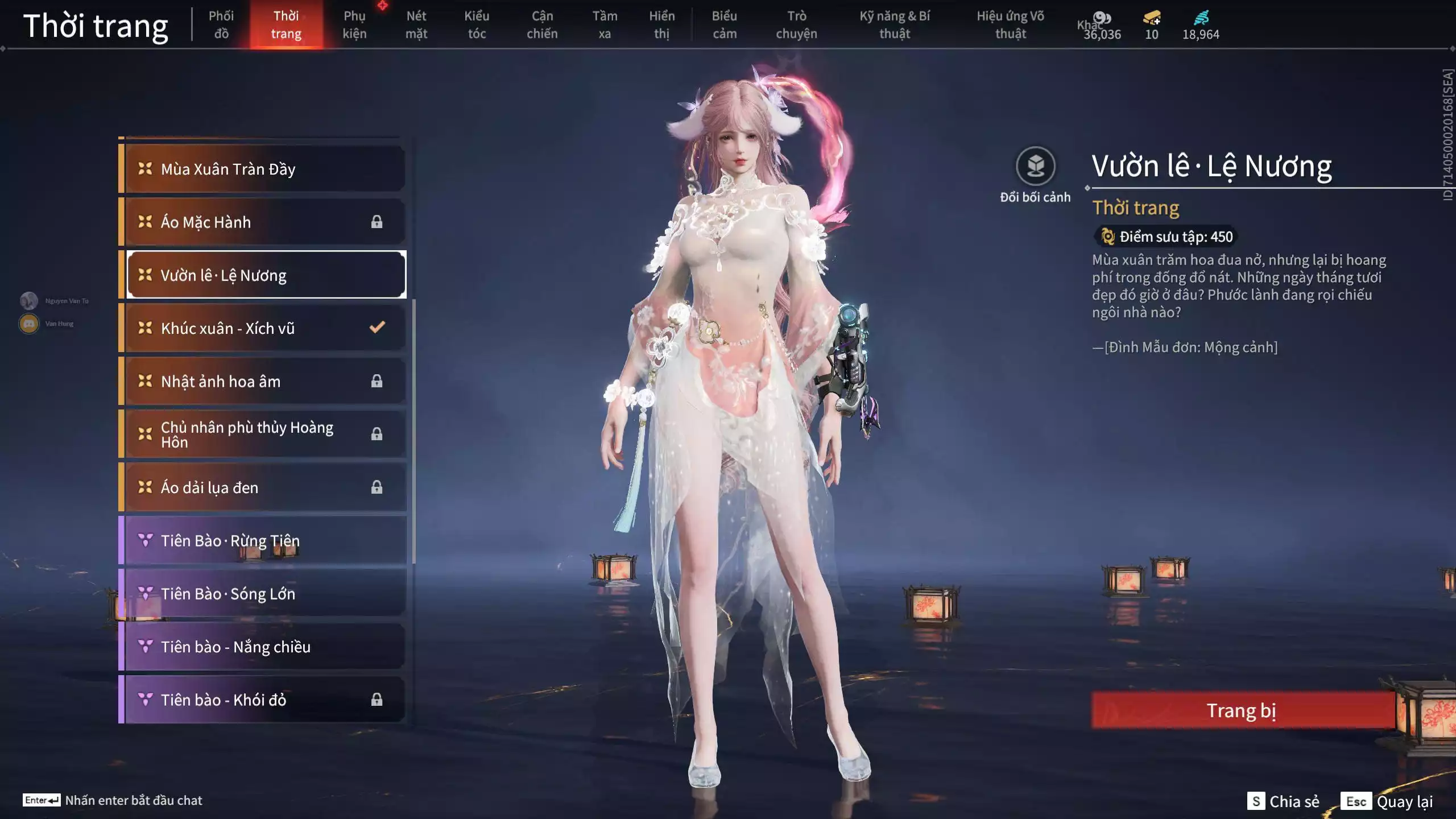Switch to the Biểu cảm tab
The height and width of the screenshot is (819, 1456).
(x=725, y=25)
